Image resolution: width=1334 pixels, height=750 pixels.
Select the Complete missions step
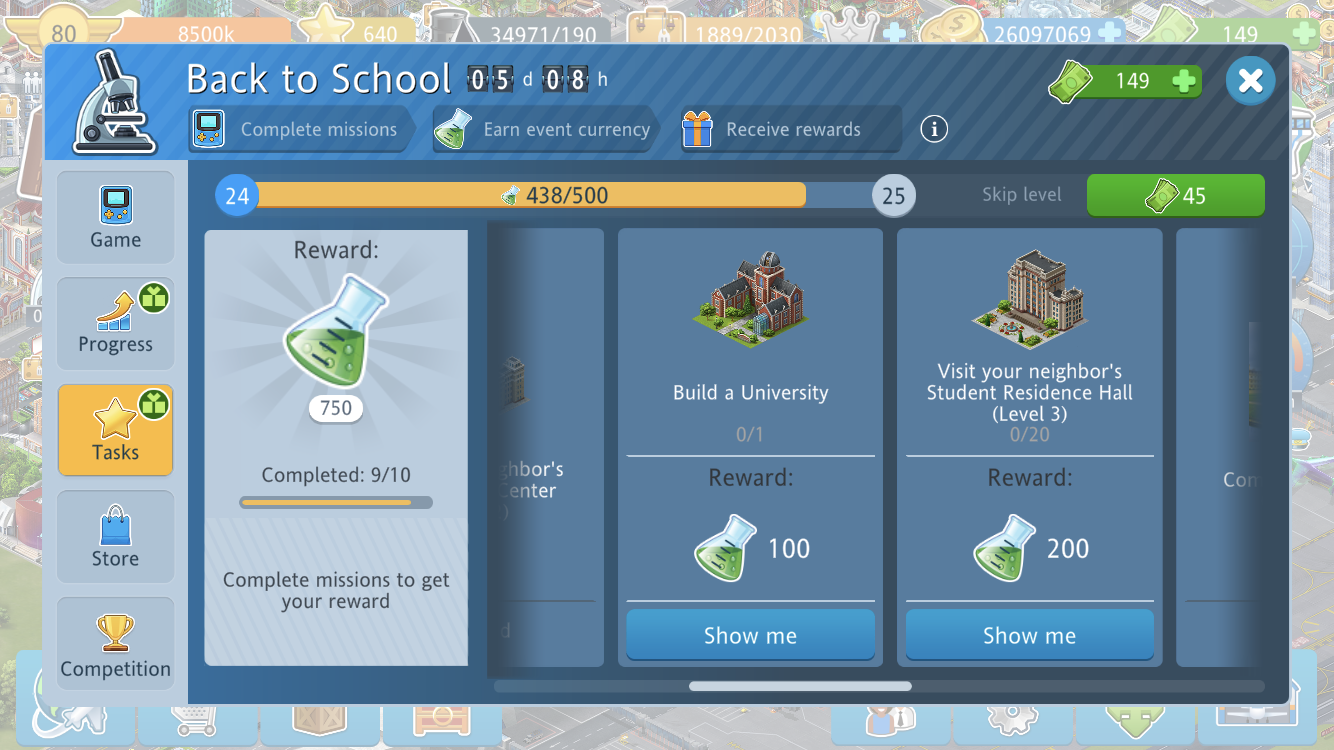(300, 130)
